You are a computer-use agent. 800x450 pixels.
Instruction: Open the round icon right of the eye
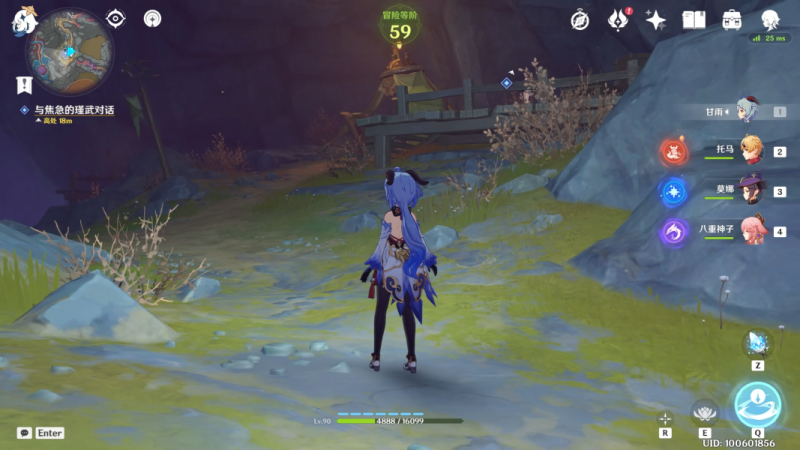coord(152,18)
